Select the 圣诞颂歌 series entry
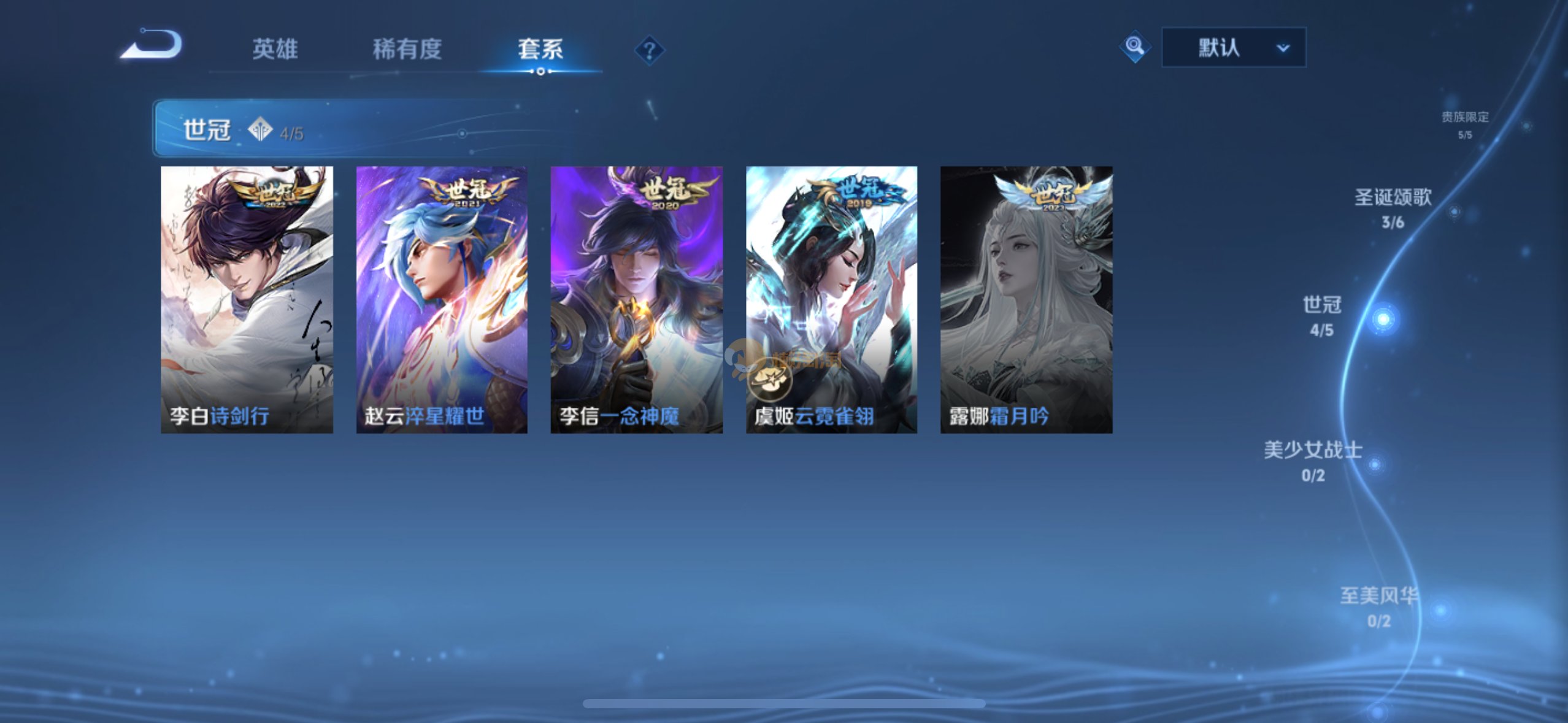This screenshot has width=1568, height=723. click(x=1393, y=207)
